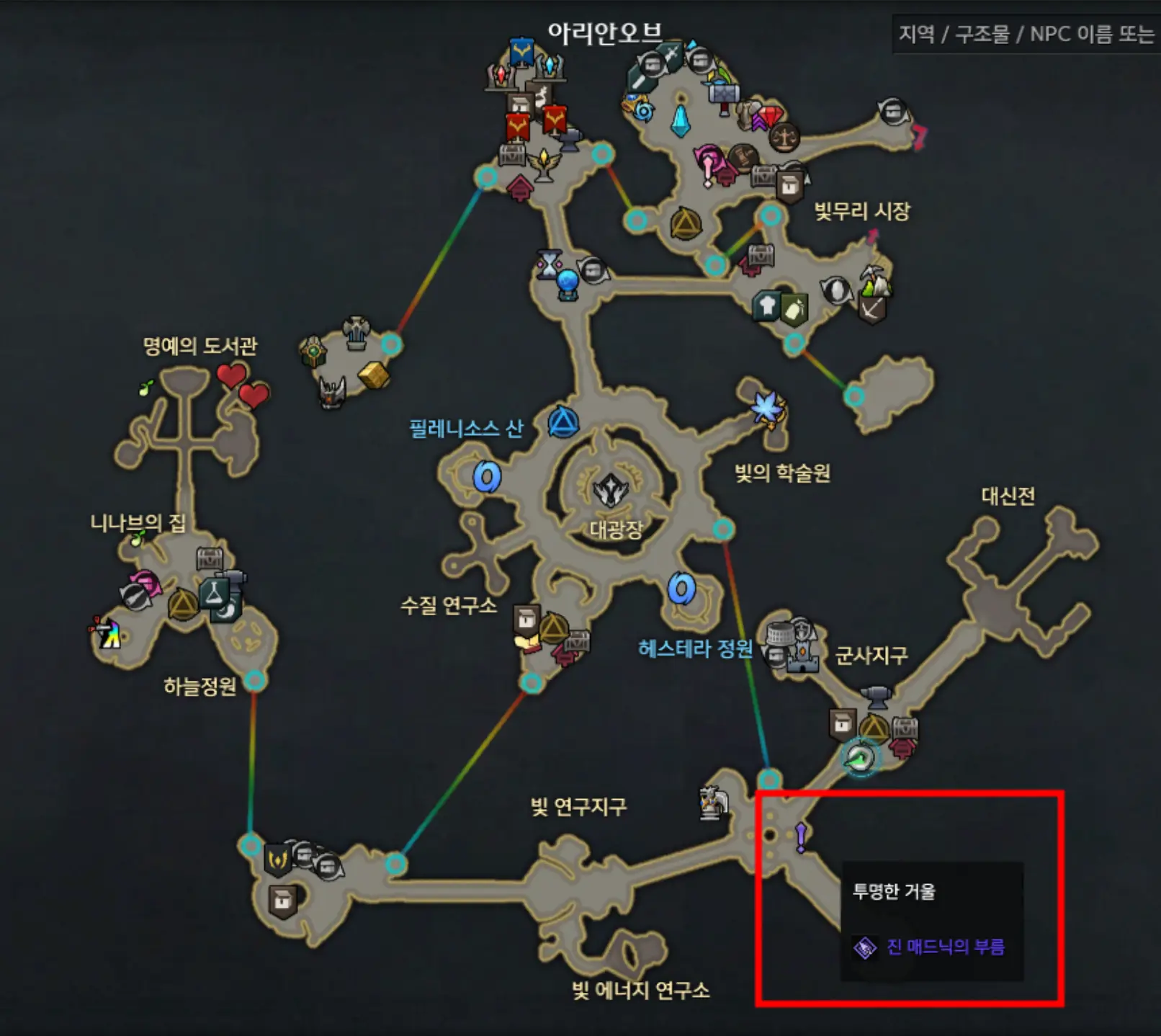Click the colosseum structure icon near 군사지구
1161x1036 pixels.
coord(779,633)
